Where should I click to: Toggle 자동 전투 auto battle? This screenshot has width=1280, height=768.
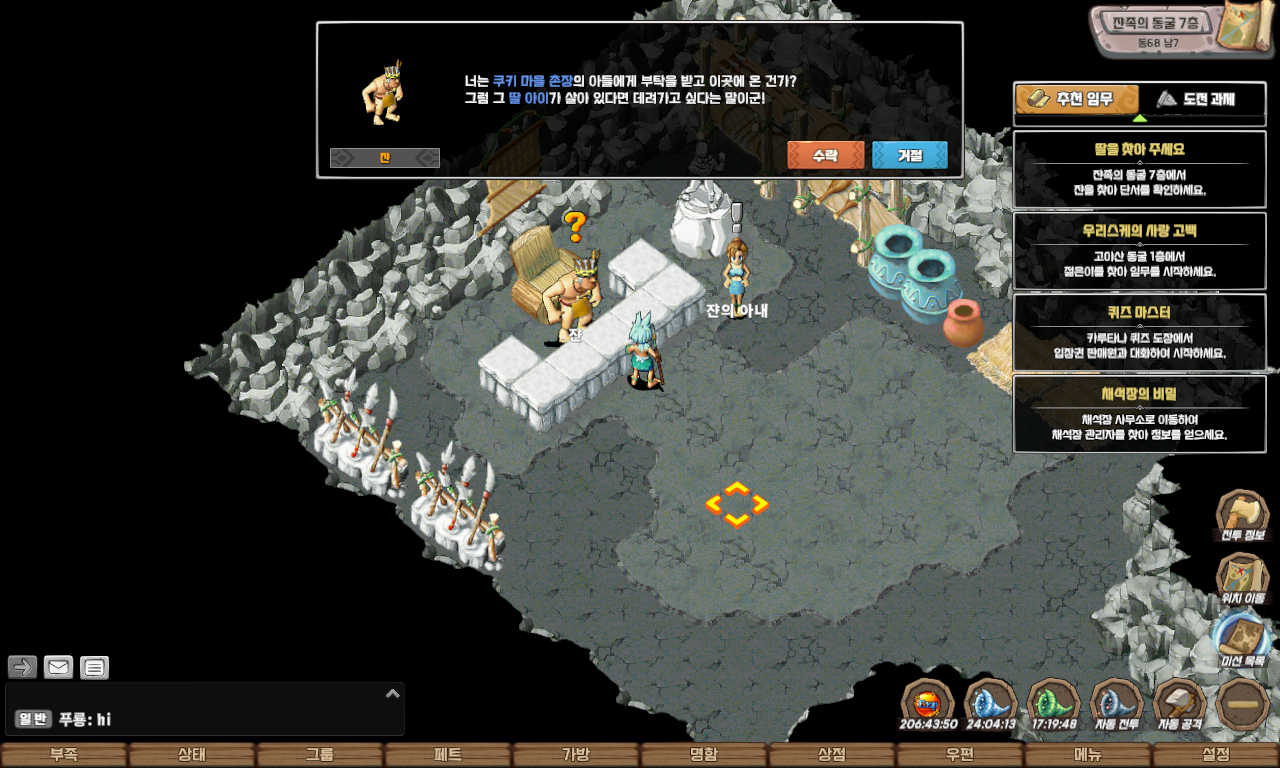pyautogui.click(x=1117, y=704)
